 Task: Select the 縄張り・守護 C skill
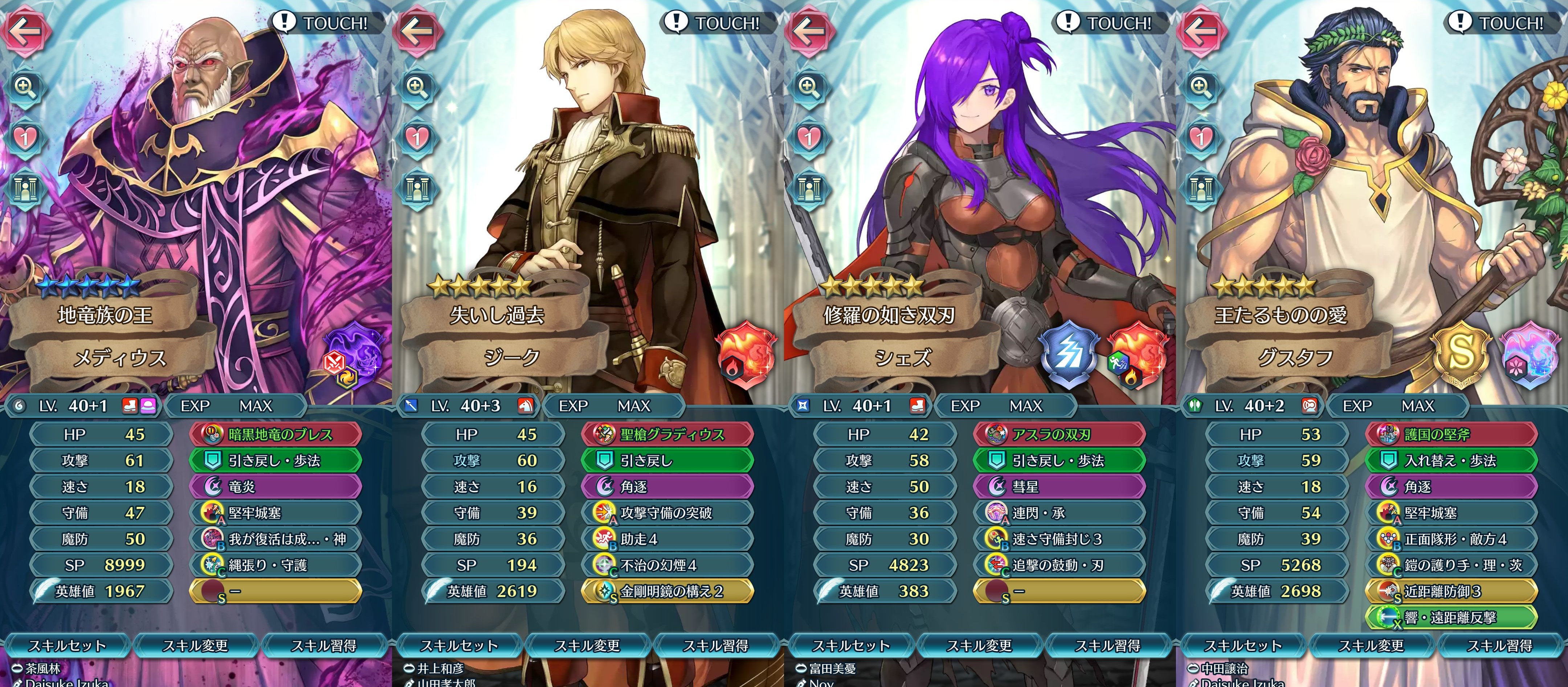coord(277,565)
